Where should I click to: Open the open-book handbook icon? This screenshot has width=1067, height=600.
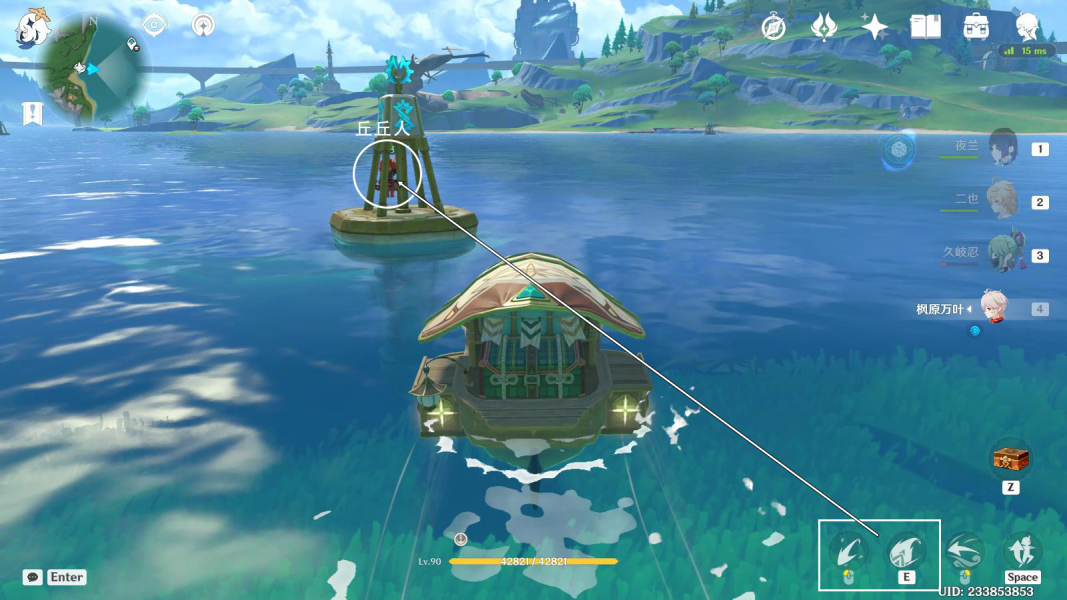coord(925,27)
